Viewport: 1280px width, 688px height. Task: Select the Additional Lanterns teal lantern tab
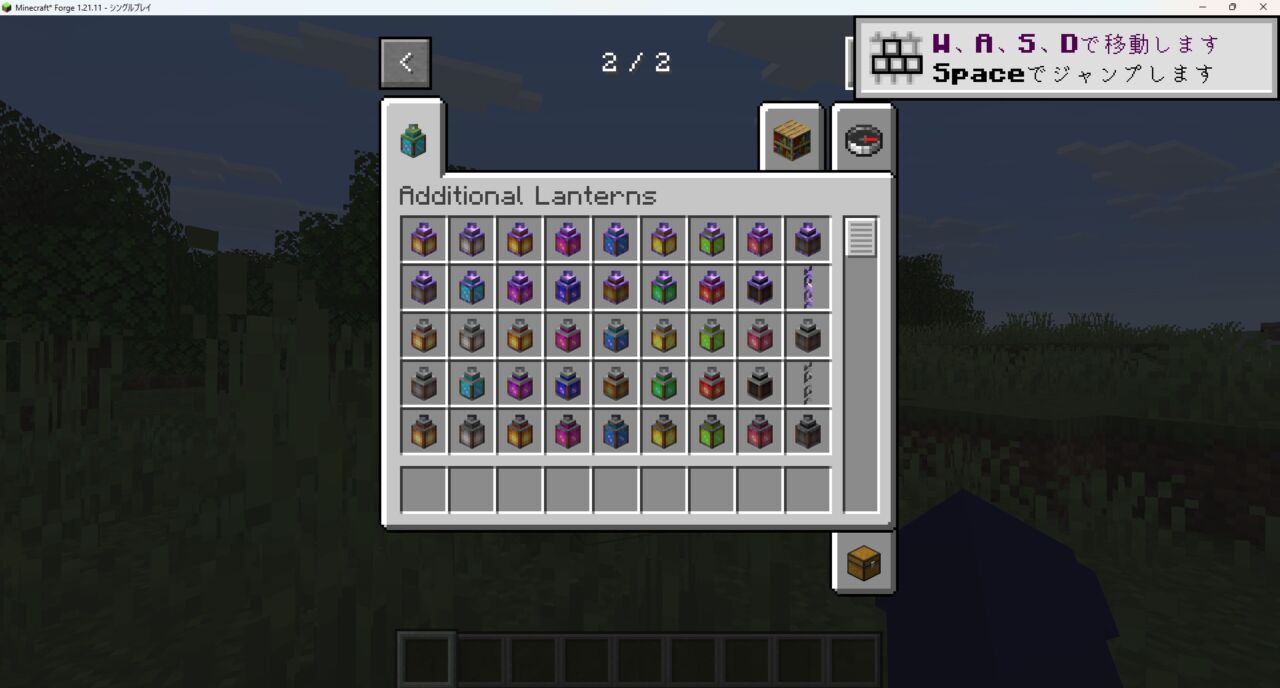coord(413,140)
